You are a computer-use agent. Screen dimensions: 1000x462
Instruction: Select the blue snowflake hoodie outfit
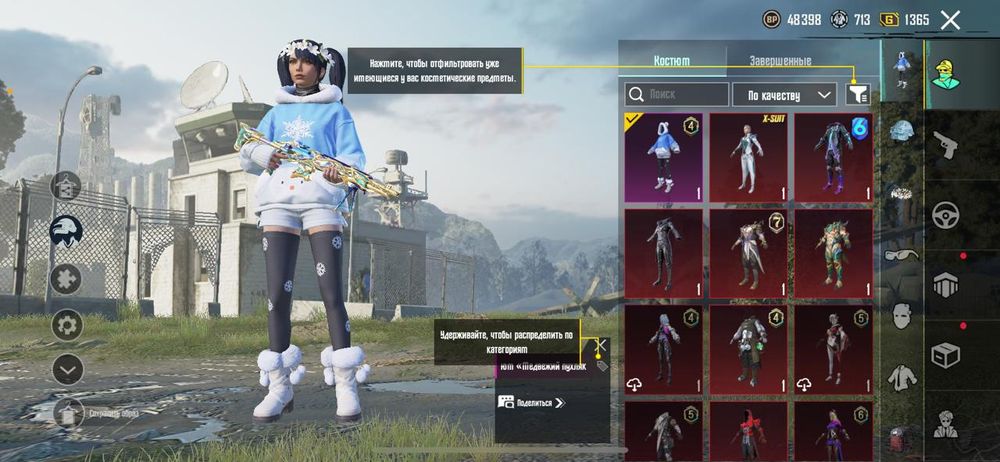663,157
